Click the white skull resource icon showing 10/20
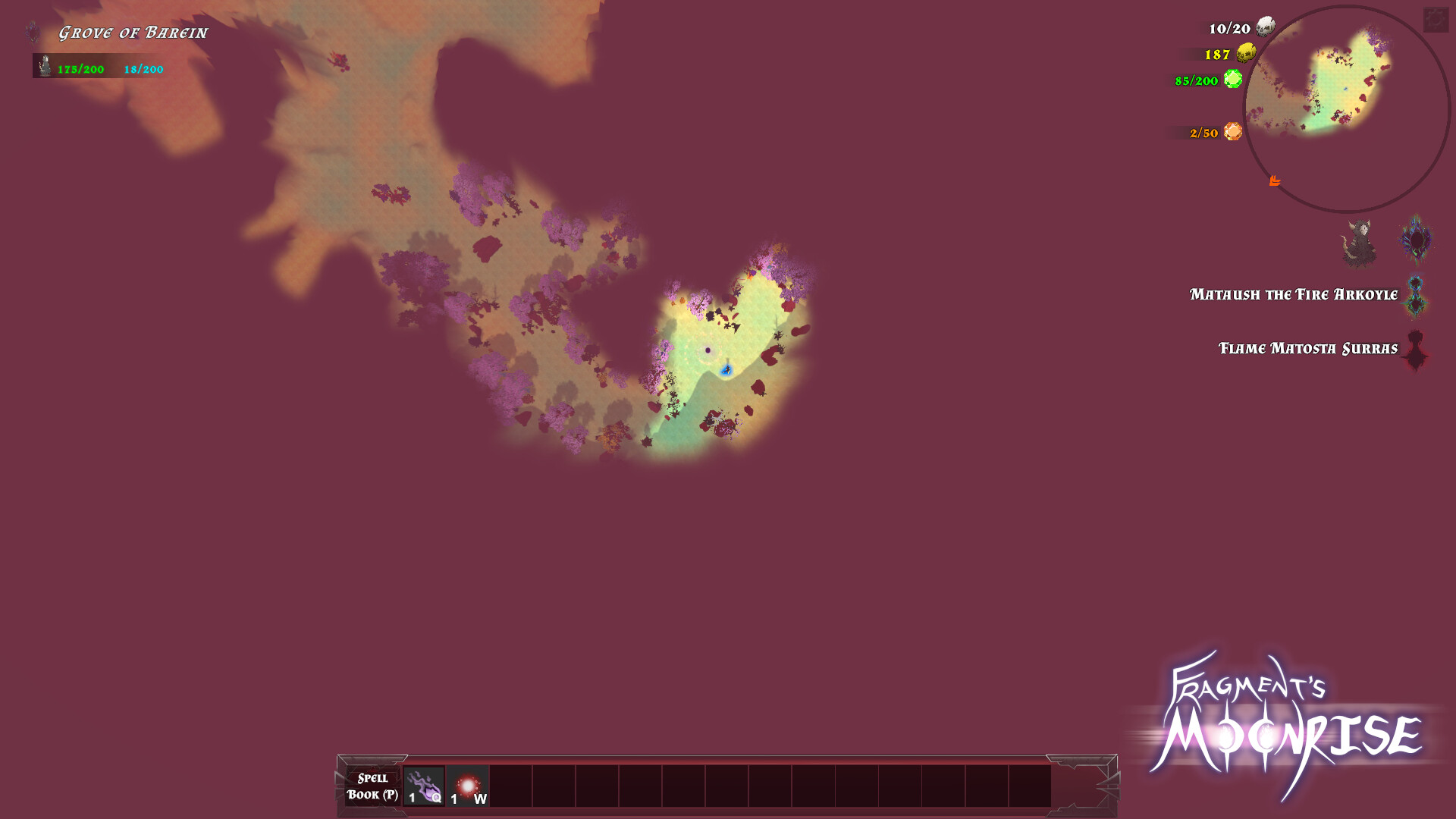This screenshot has height=819, width=1456. pos(1263,27)
